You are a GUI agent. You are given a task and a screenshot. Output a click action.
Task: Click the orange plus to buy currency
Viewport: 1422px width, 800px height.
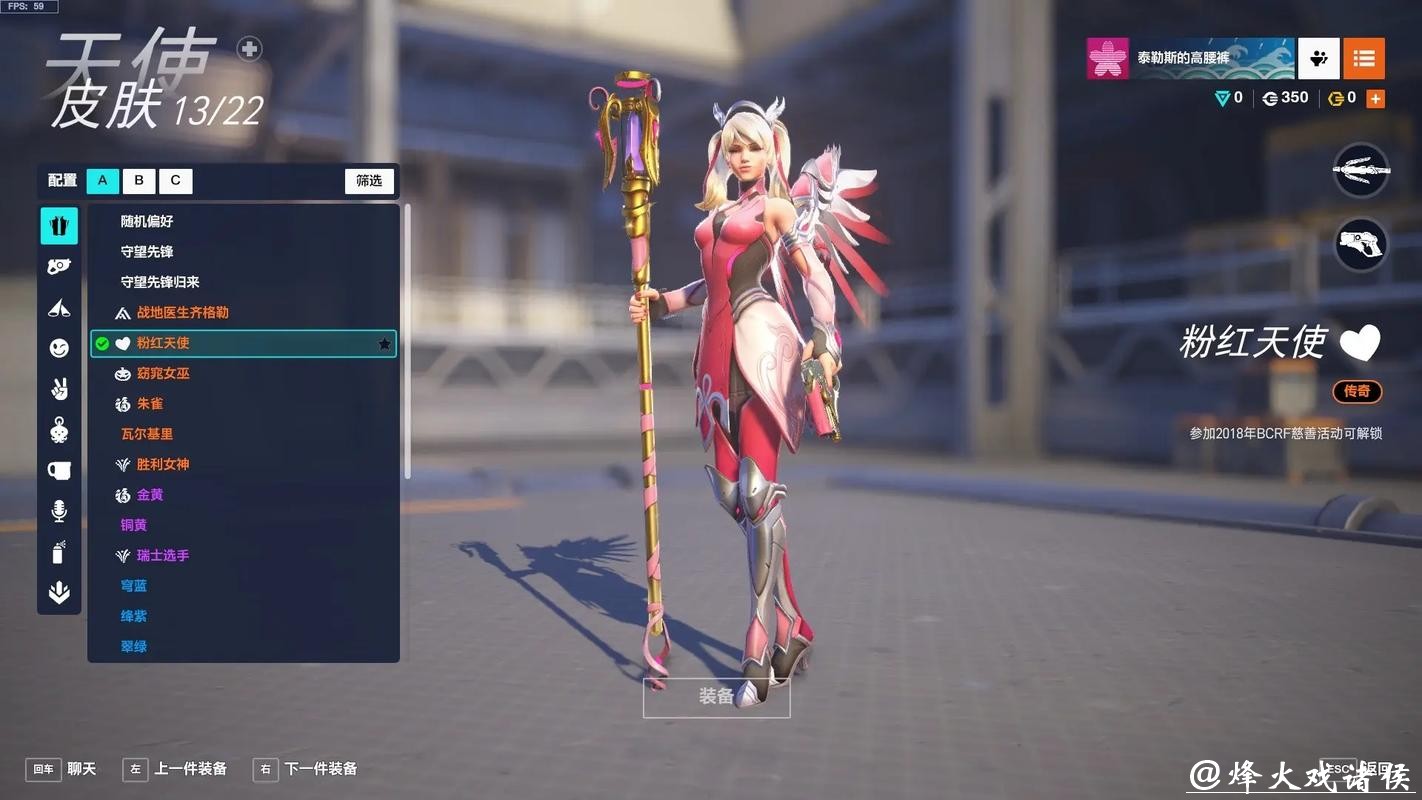[x=1376, y=97]
